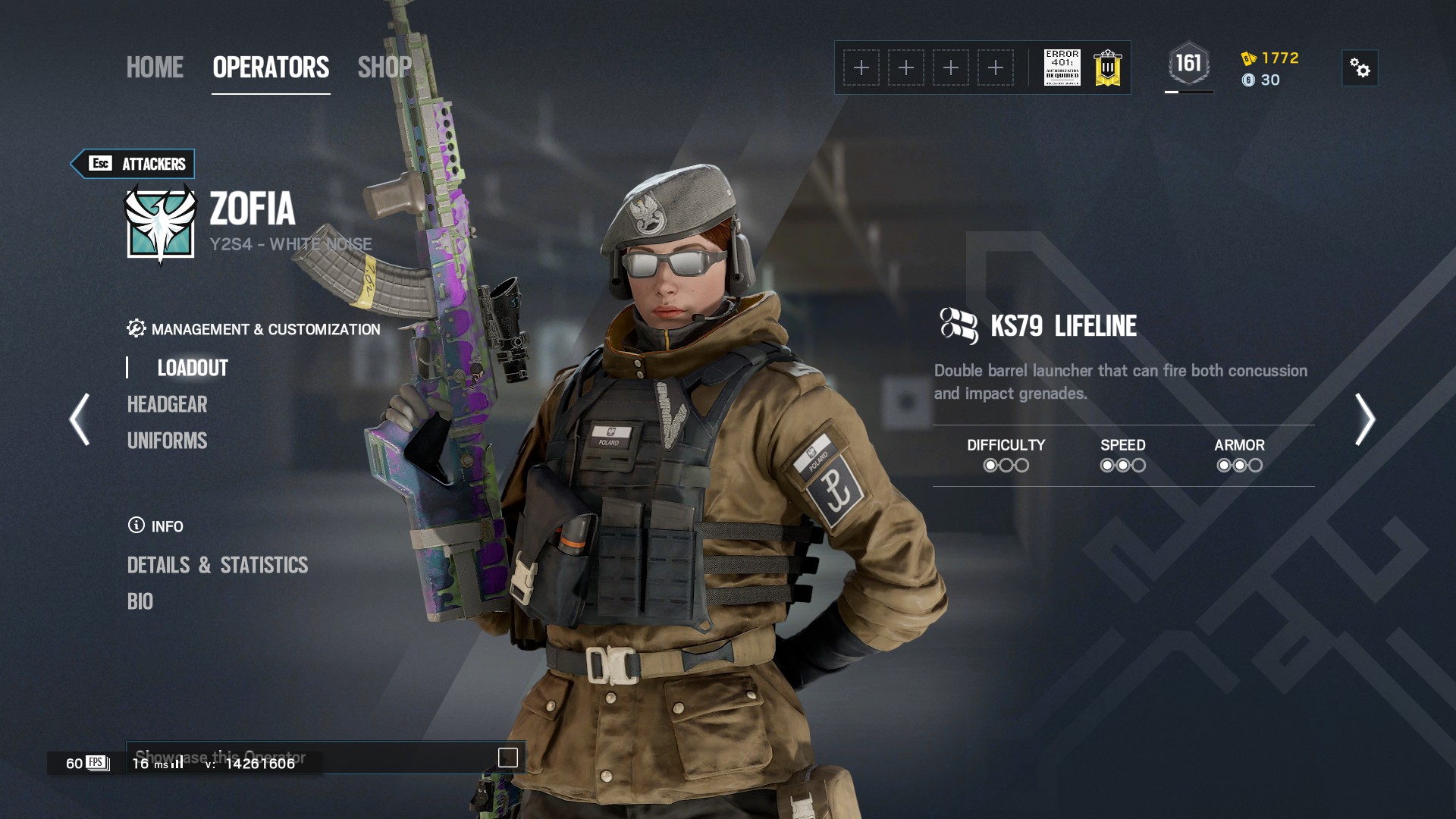Select the Headgear customization option
Viewport: 1456px width, 819px height.
(x=167, y=404)
